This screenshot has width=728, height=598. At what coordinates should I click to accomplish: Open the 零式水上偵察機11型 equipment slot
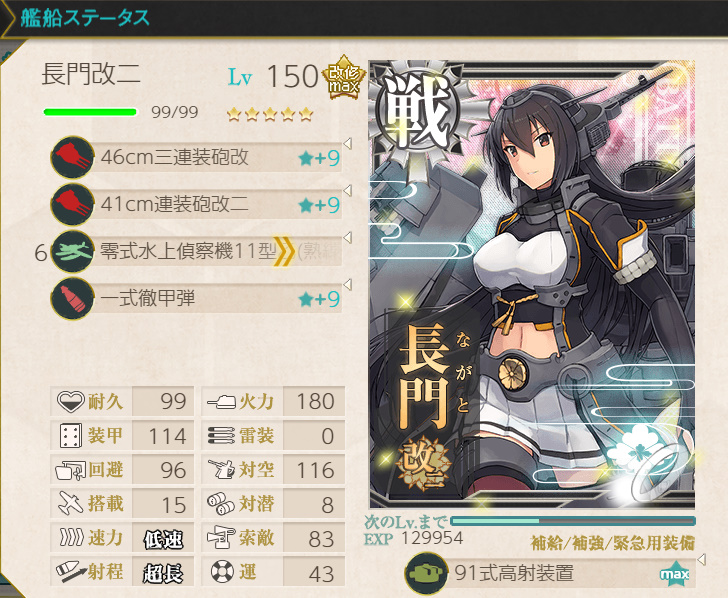pos(200,251)
